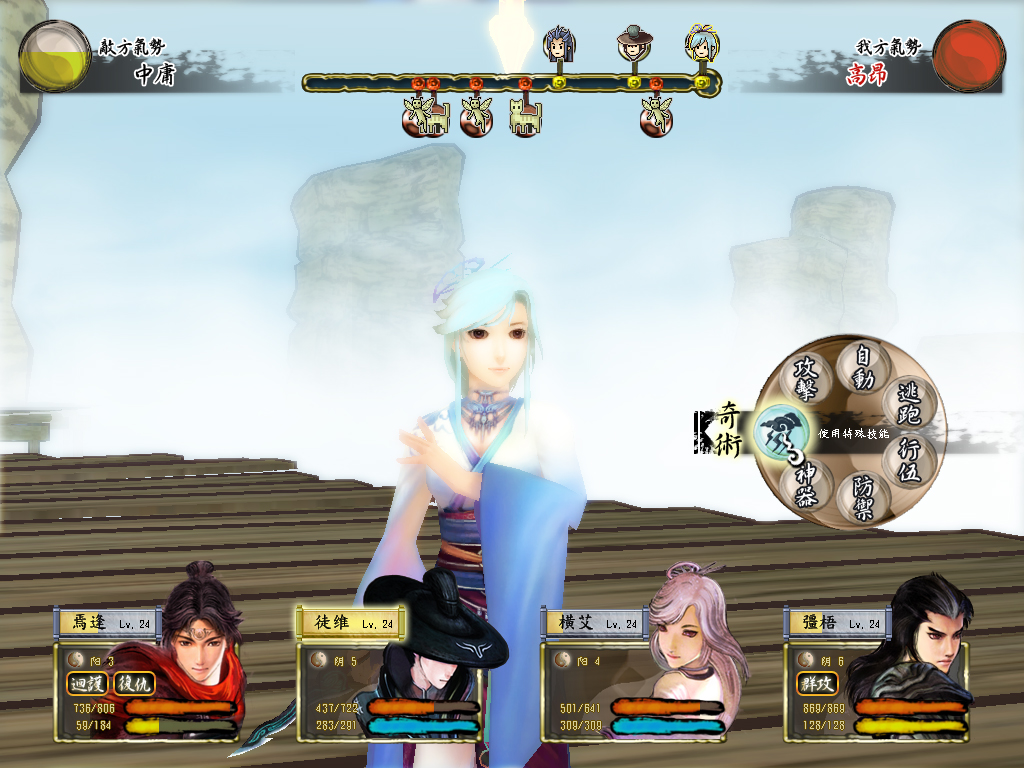Select party member 徒維's status panel
The width and height of the screenshot is (1024, 768).
pos(392,674)
